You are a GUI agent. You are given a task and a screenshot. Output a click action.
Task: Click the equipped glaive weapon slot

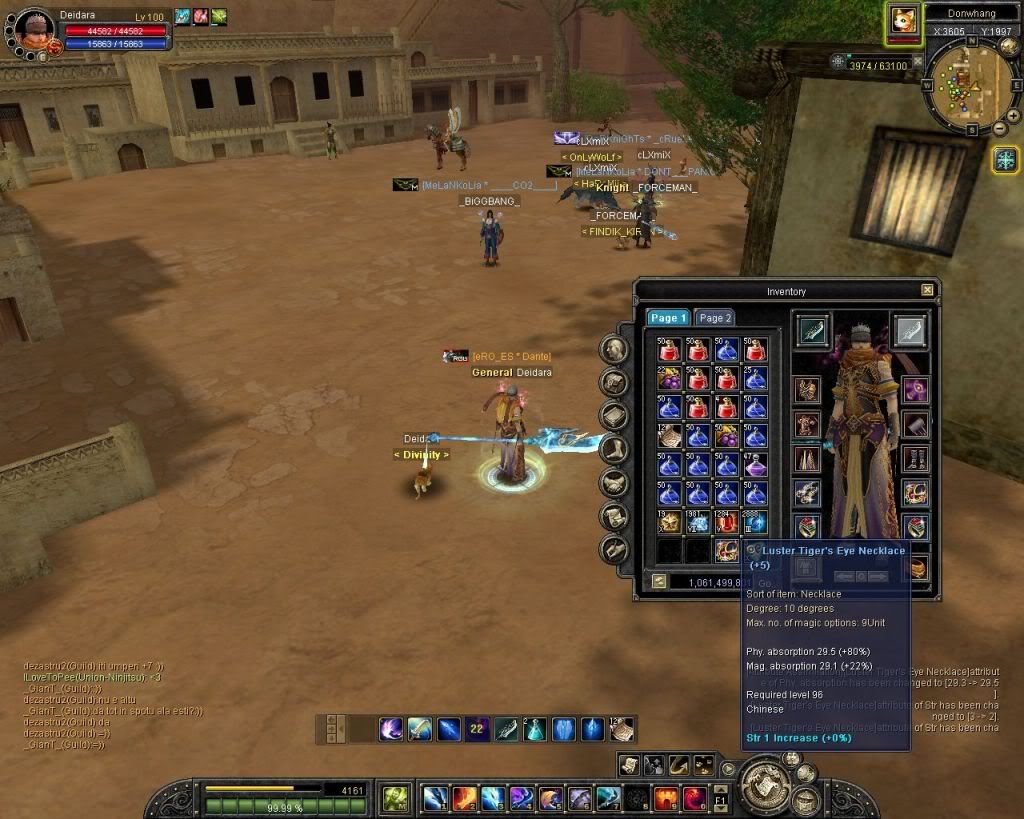[812, 331]
